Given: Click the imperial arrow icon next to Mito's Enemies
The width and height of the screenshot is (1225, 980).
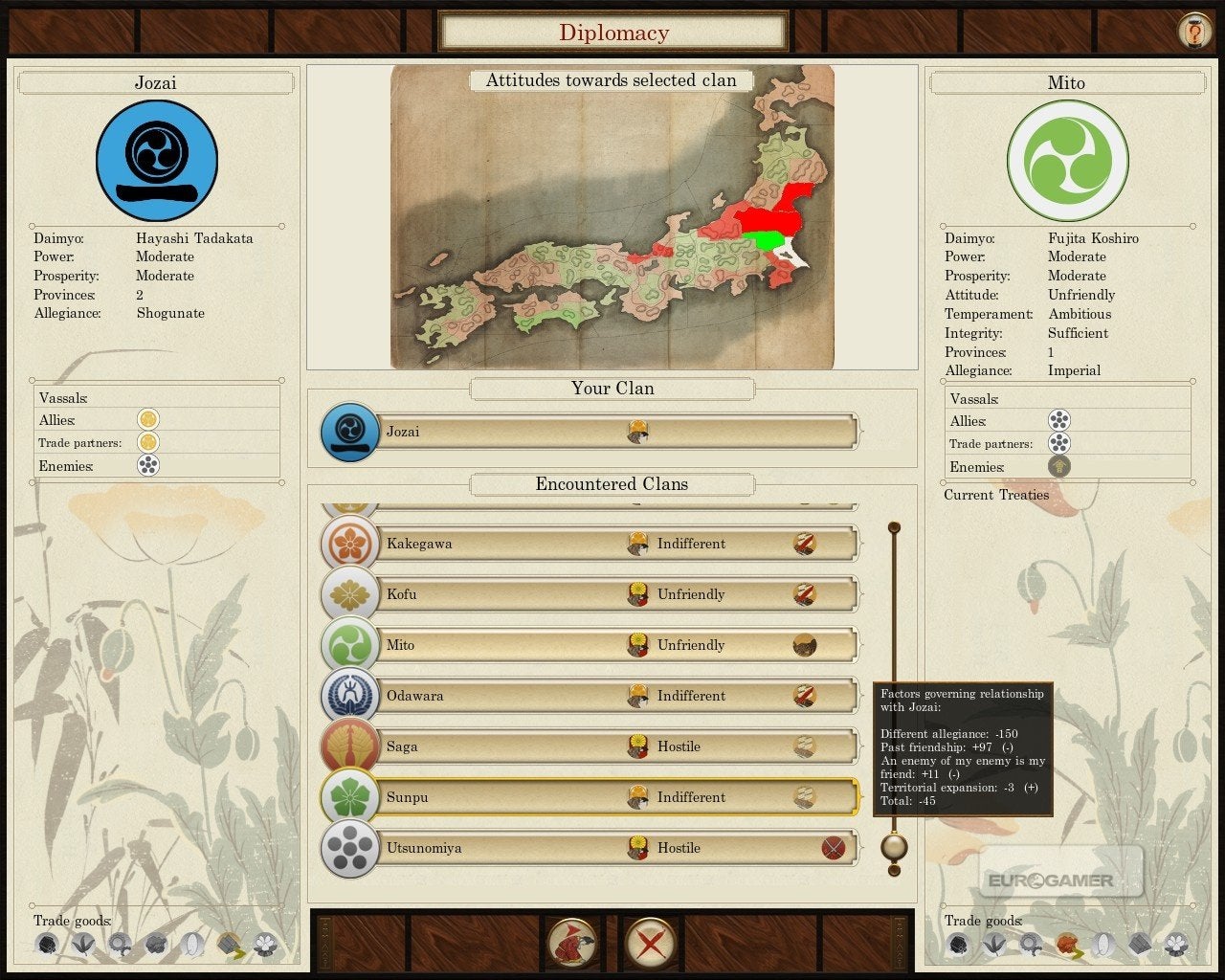Looking at the screenshot, I should [x=1058, y=467].
